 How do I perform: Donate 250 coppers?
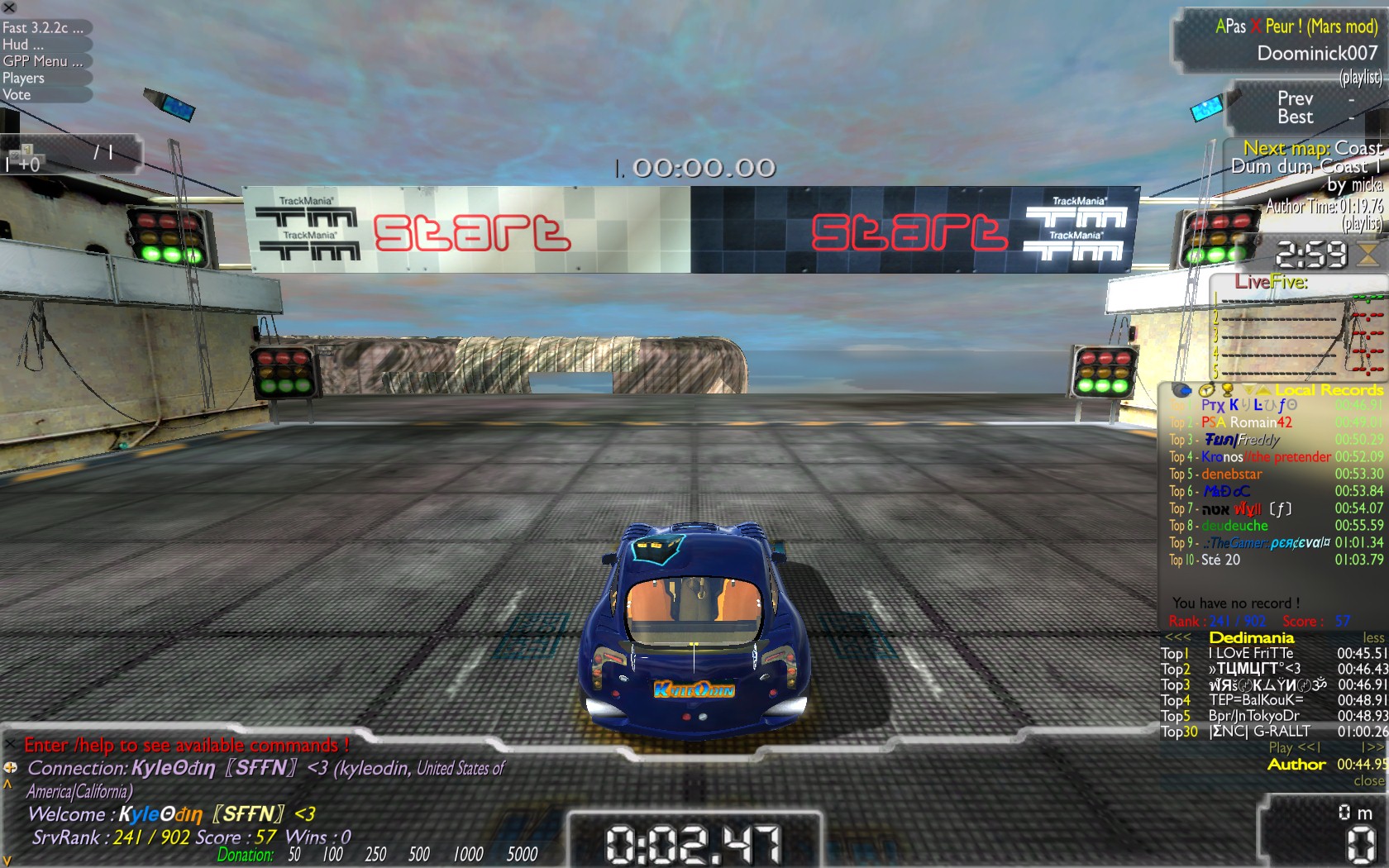click(375, 855)
